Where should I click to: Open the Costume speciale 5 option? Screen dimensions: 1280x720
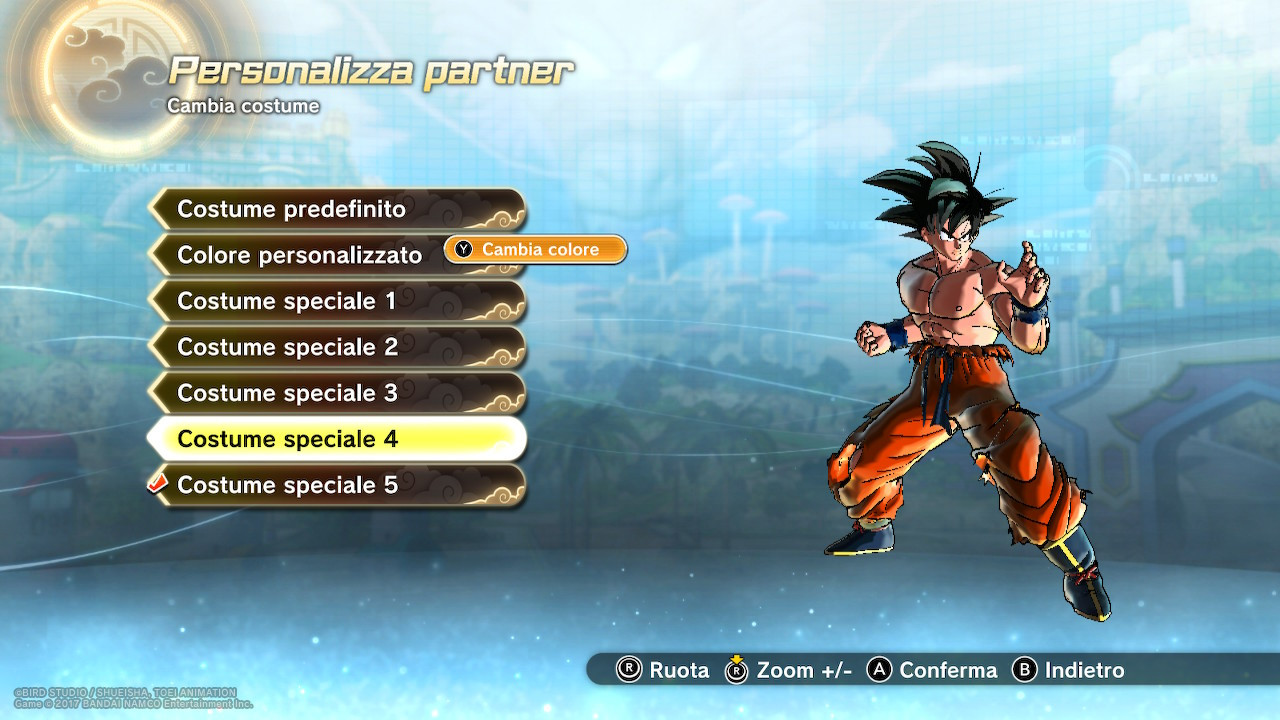[x=290, y=485]
